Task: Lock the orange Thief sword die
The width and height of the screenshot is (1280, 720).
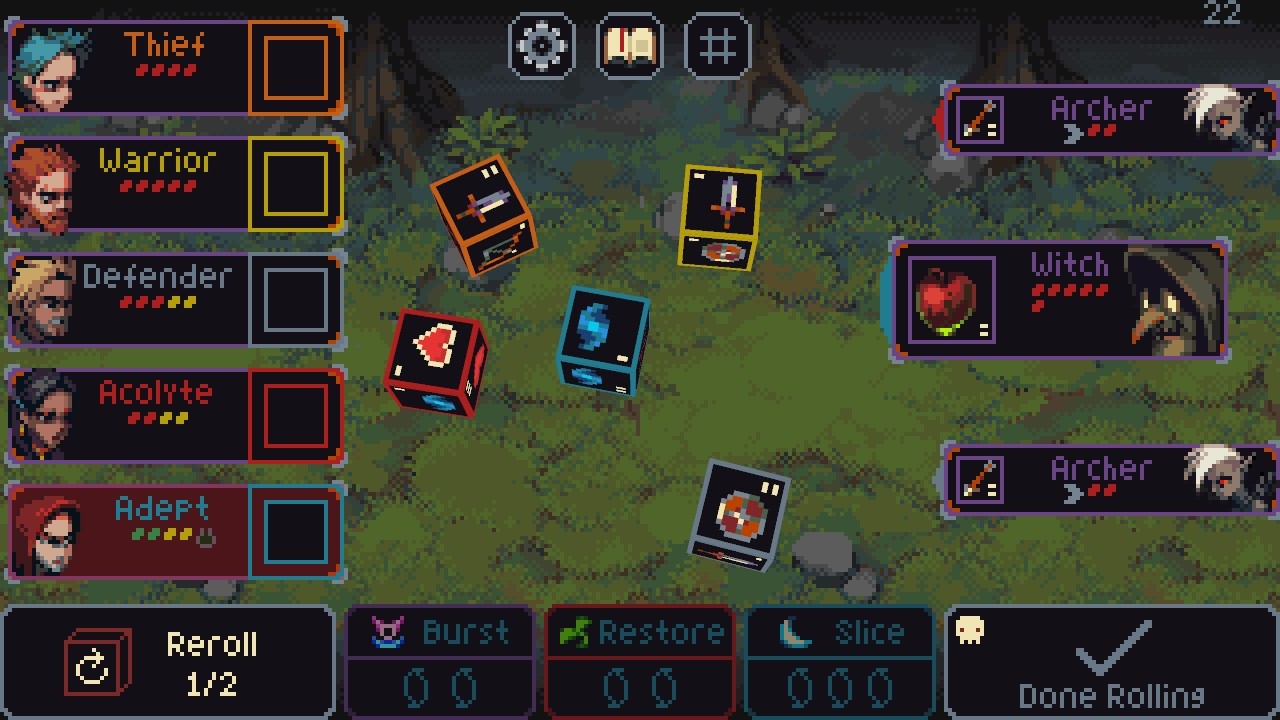Action: (483, 216)
